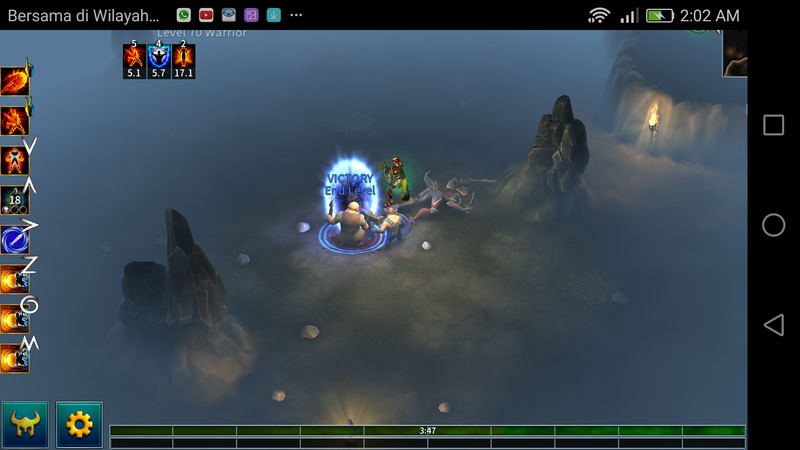Use the fire skill marked with M gesture
The height and width of the screenshot is (450, 800).
pos(14,357)
